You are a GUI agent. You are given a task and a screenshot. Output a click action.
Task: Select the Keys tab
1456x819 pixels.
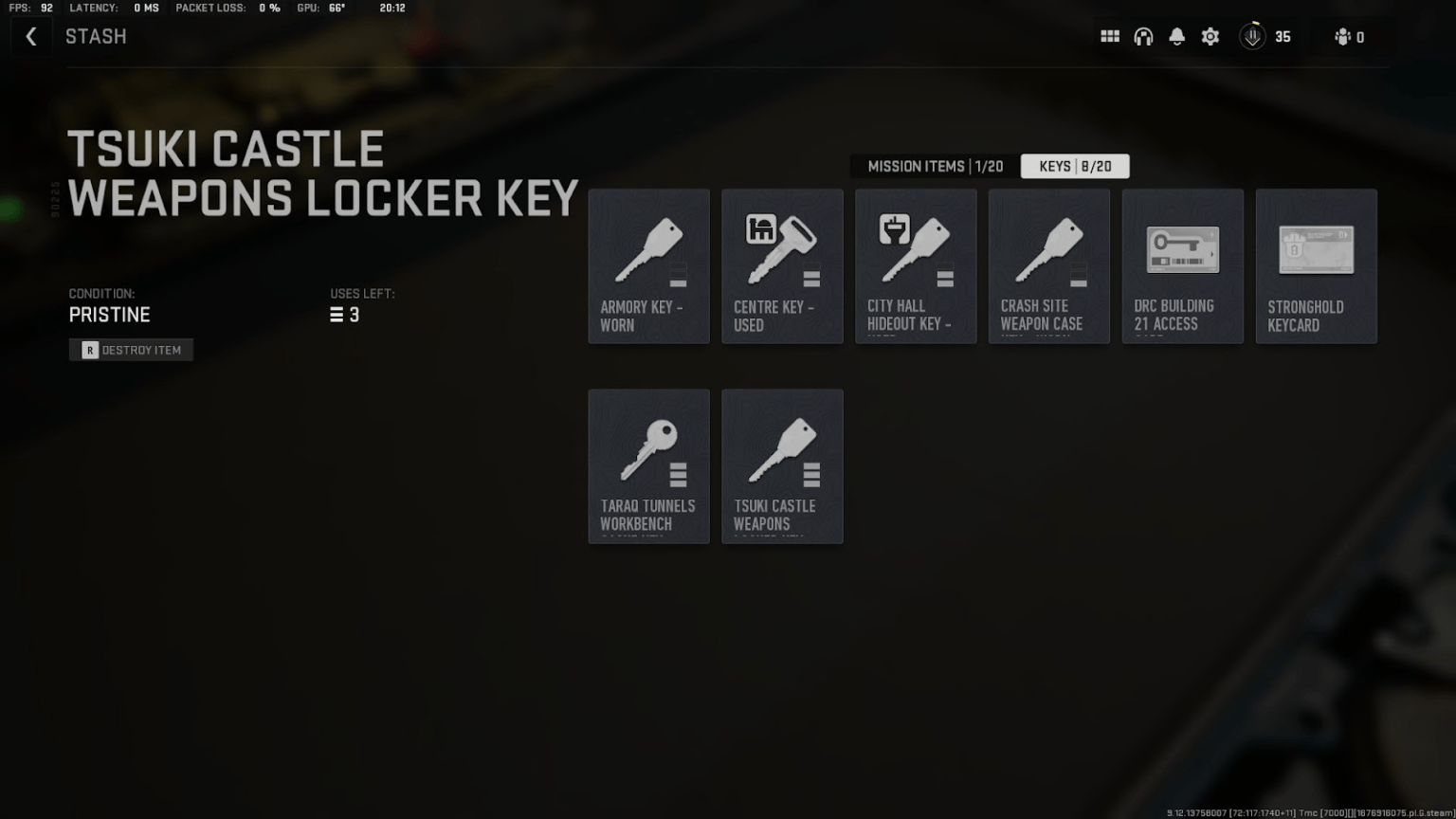(1074, 166)
